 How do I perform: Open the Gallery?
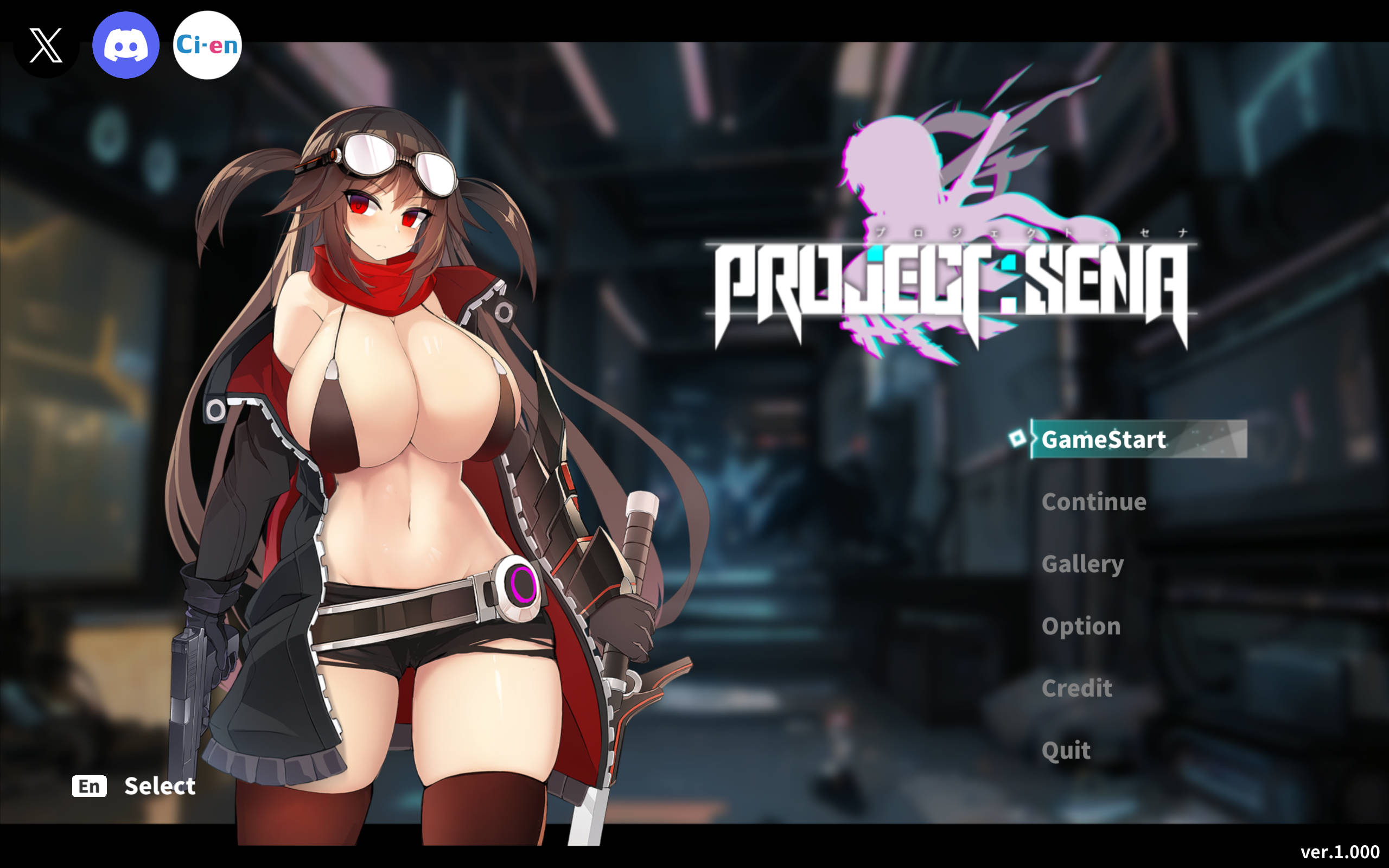pos(1082,564)
